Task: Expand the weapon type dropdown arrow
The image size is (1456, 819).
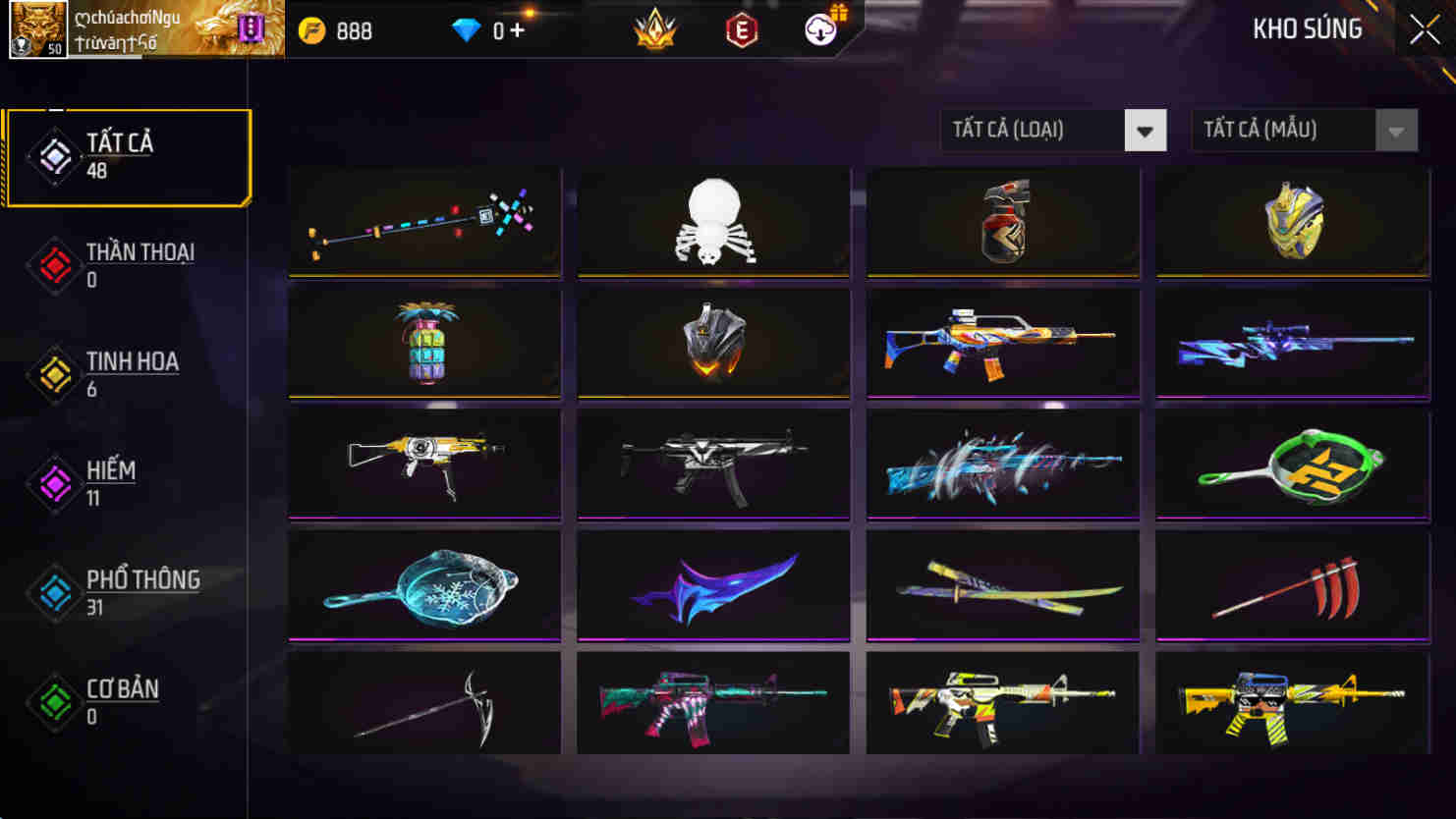Action: coord(1145,130)
